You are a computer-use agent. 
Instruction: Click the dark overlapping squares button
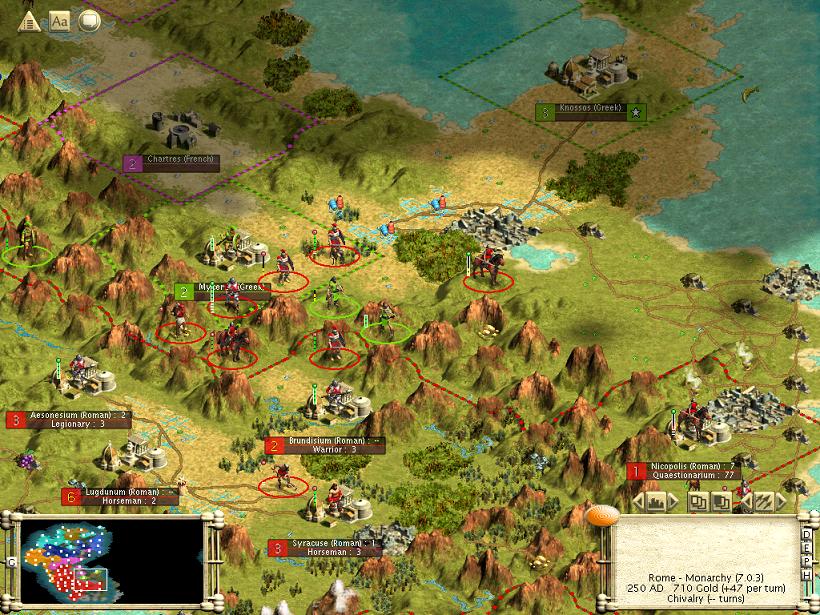tap(719, 502)
